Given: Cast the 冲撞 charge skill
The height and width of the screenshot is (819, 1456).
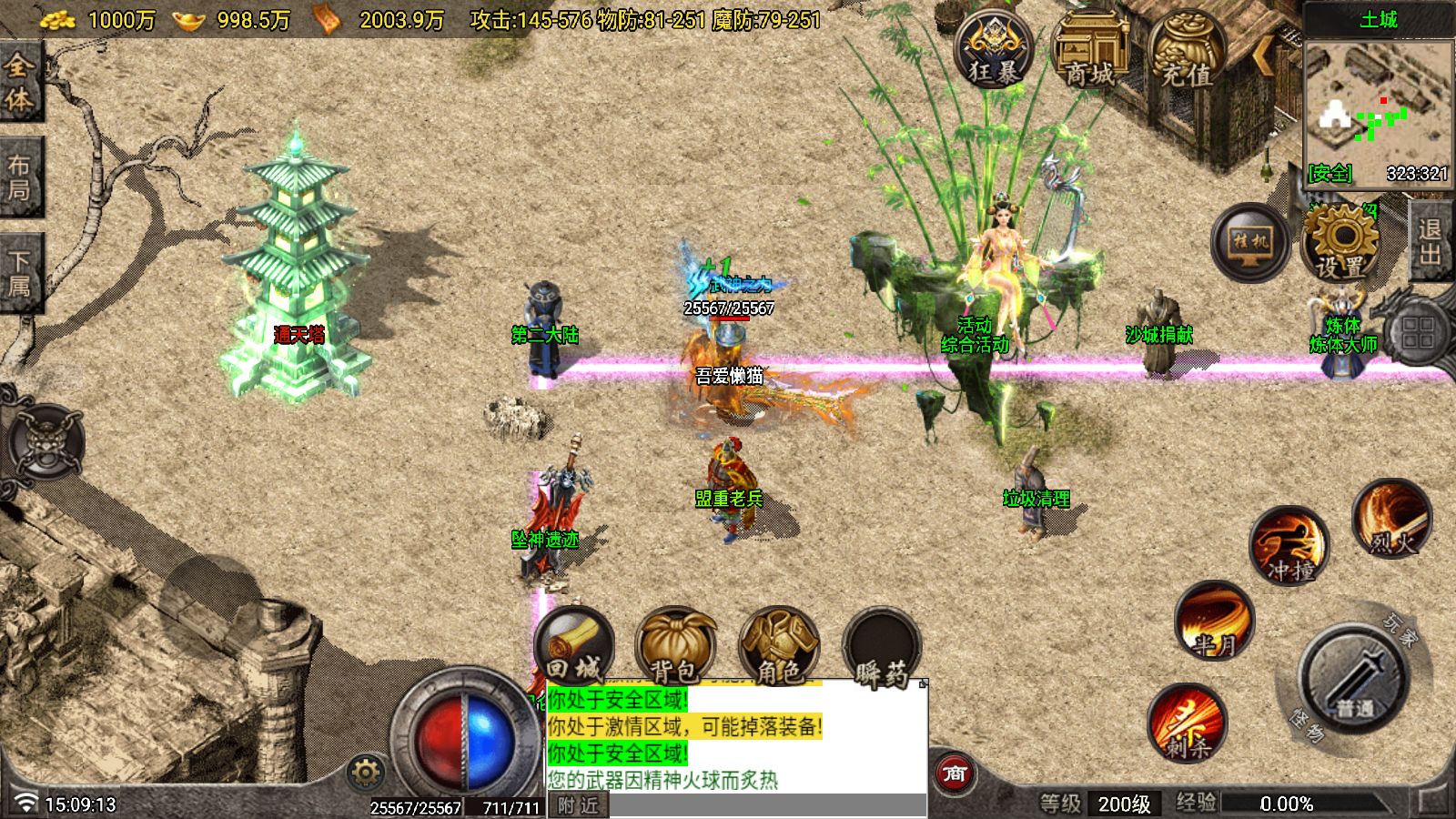Looking at the screenshot, I should click(x=1289, y=546).
